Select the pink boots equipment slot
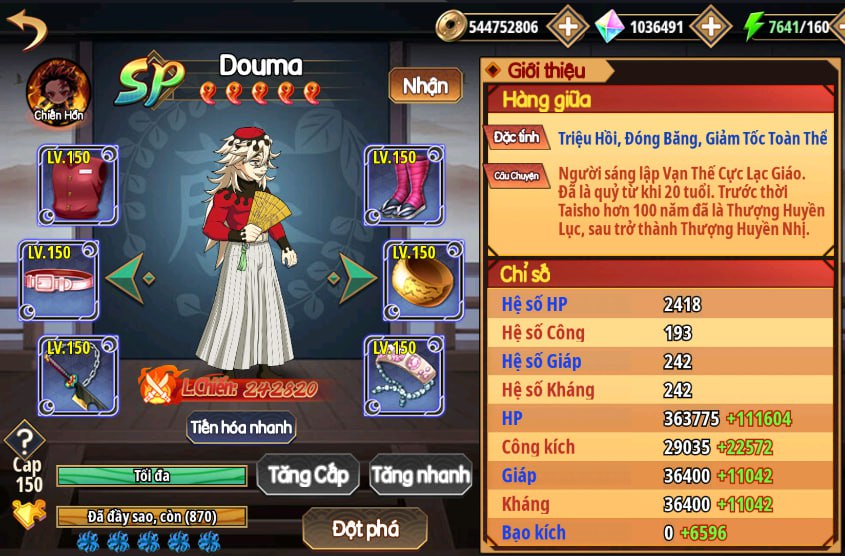The image size is (845, 556). pyautogui.click(x=402, y=185)
